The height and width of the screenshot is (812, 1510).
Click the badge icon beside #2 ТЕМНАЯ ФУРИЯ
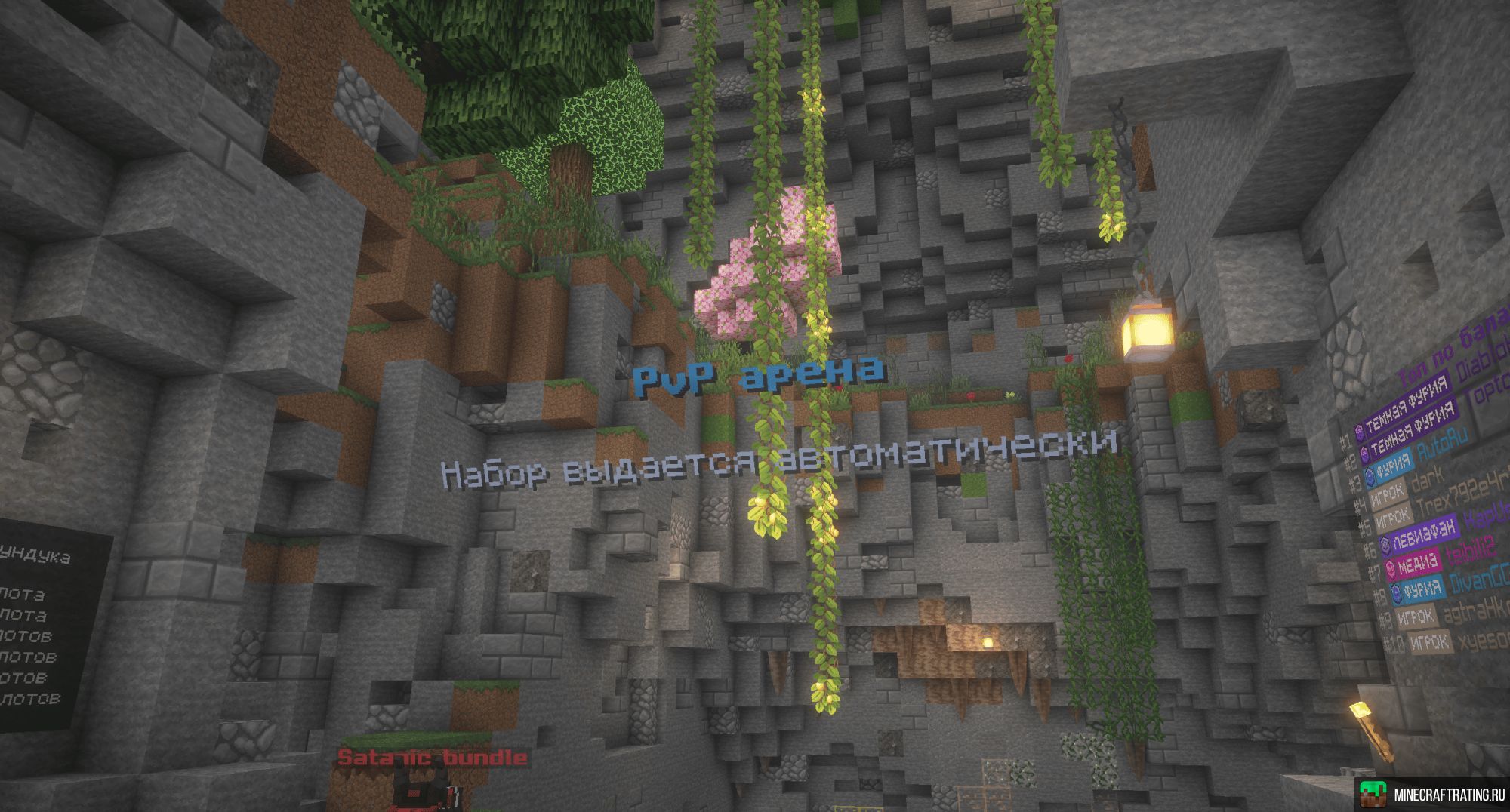1364,452
